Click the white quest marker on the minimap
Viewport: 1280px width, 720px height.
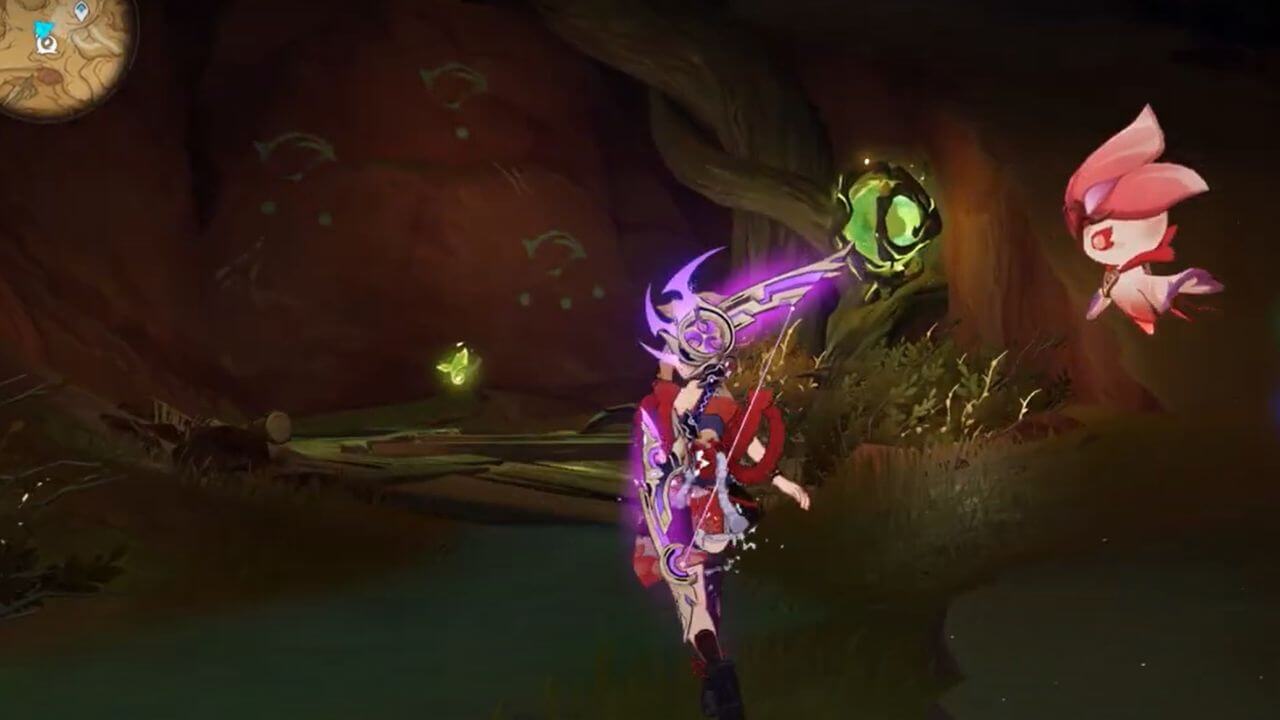tap(46, 43)
